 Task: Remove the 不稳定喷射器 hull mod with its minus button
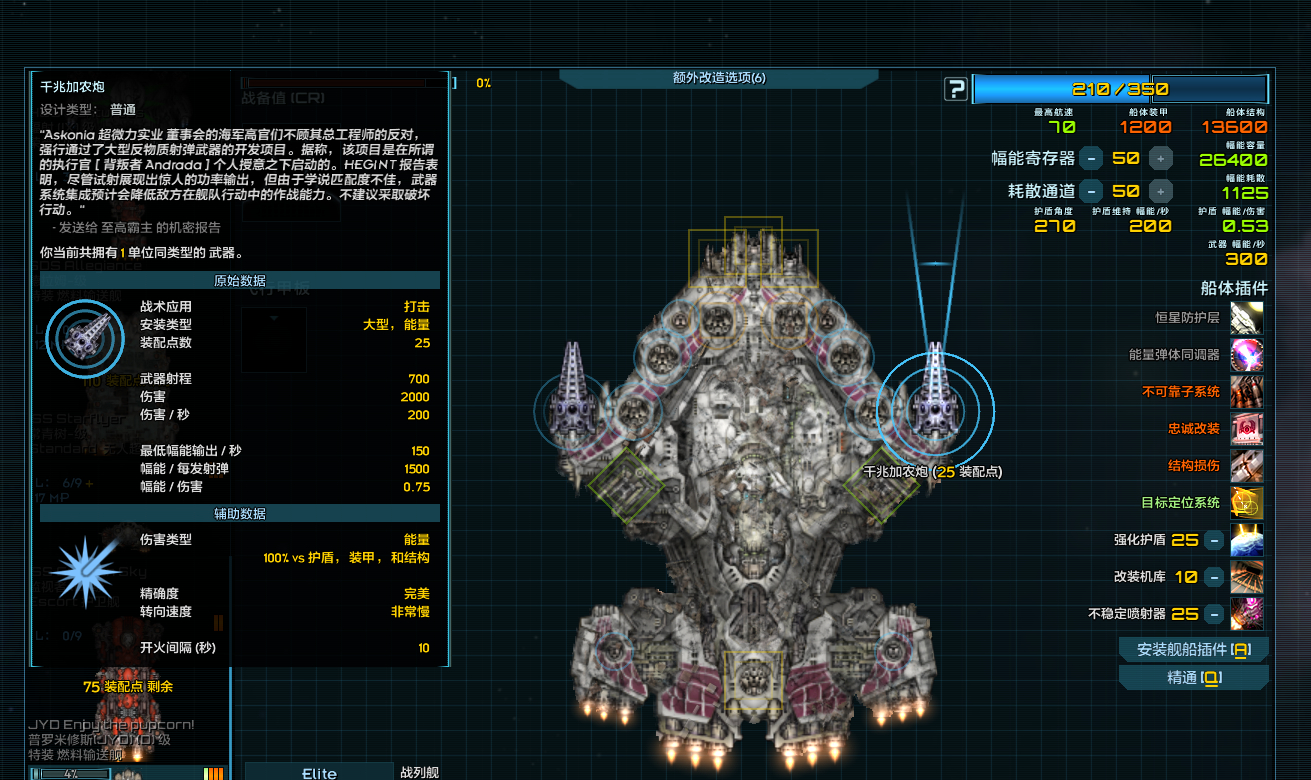1213,613
